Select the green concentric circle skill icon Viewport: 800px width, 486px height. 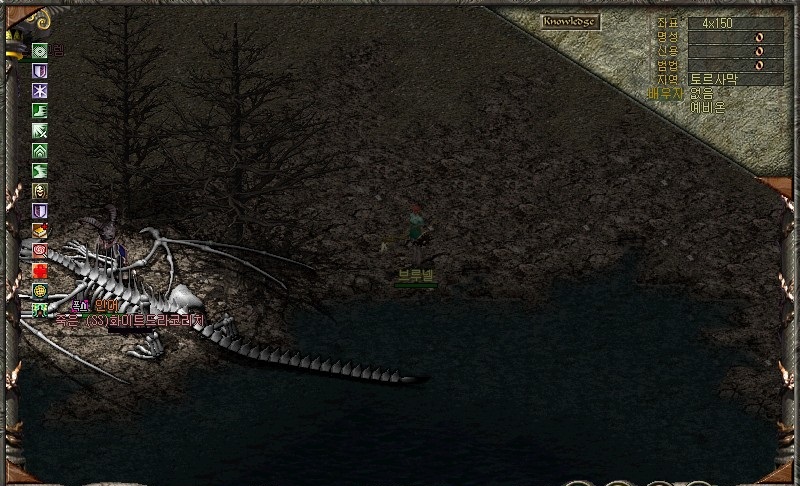coord(40,51)
